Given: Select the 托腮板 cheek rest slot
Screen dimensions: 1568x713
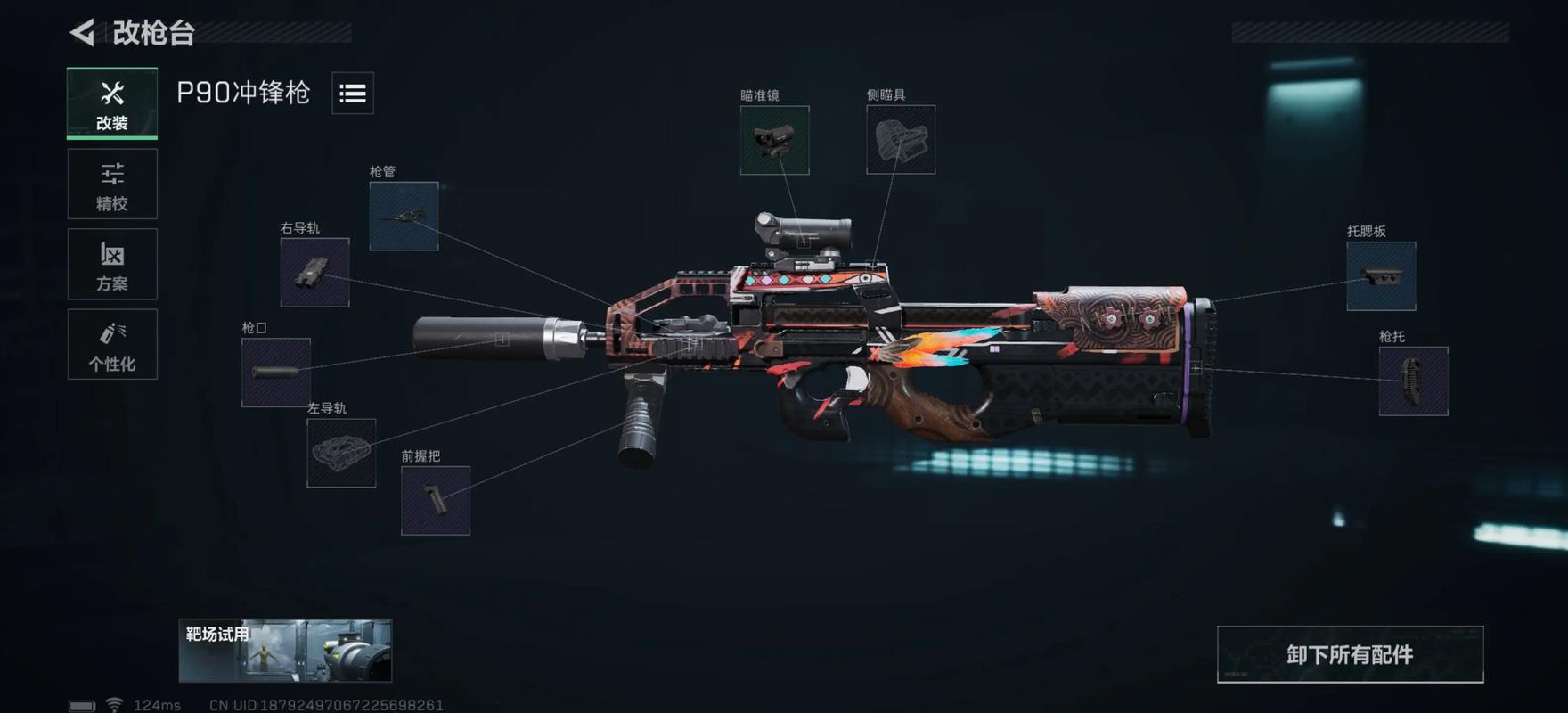Looking at the screenshot, I should 1381,276.
